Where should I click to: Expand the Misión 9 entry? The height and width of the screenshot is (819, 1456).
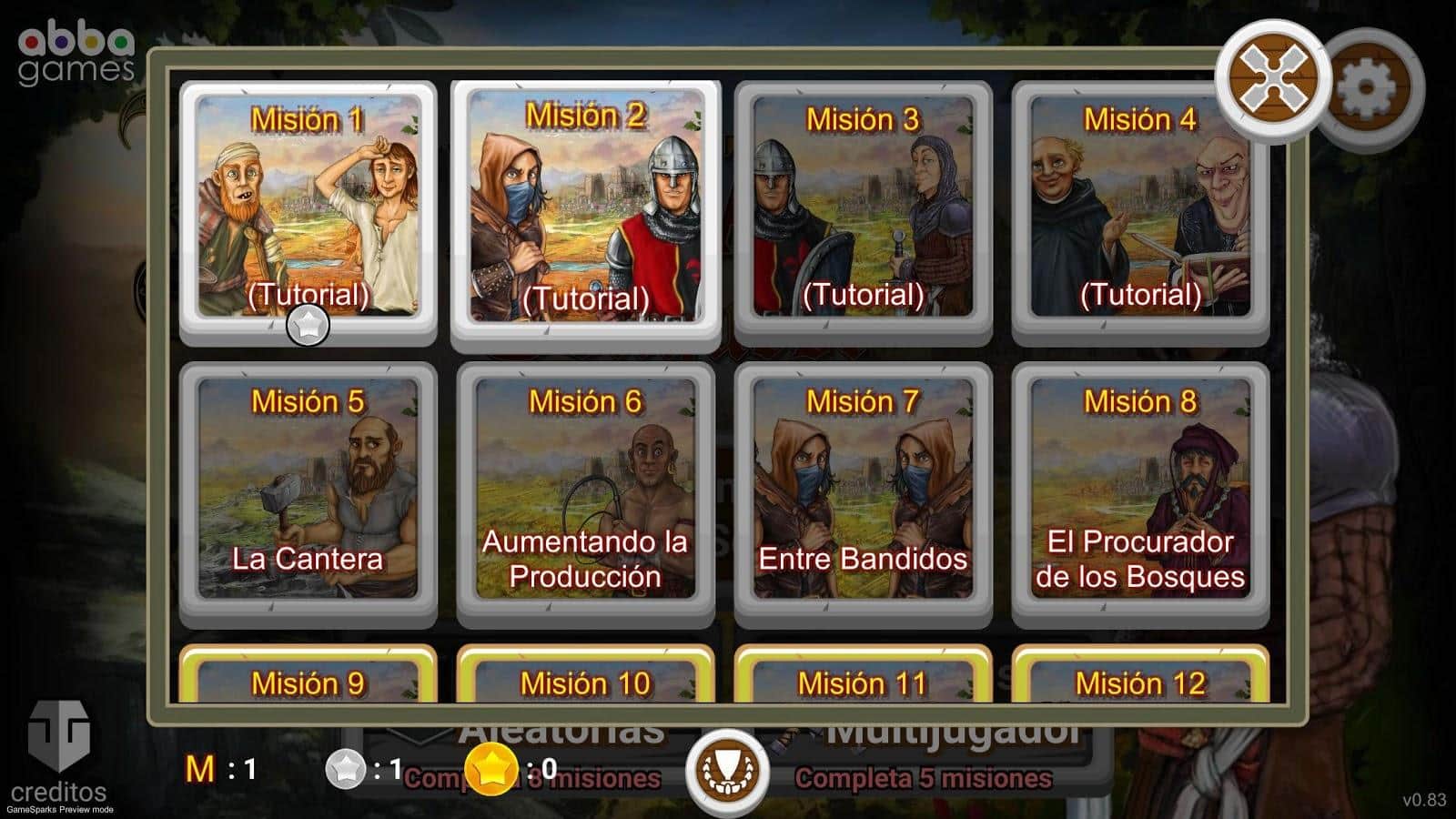(x=308, y=682)
